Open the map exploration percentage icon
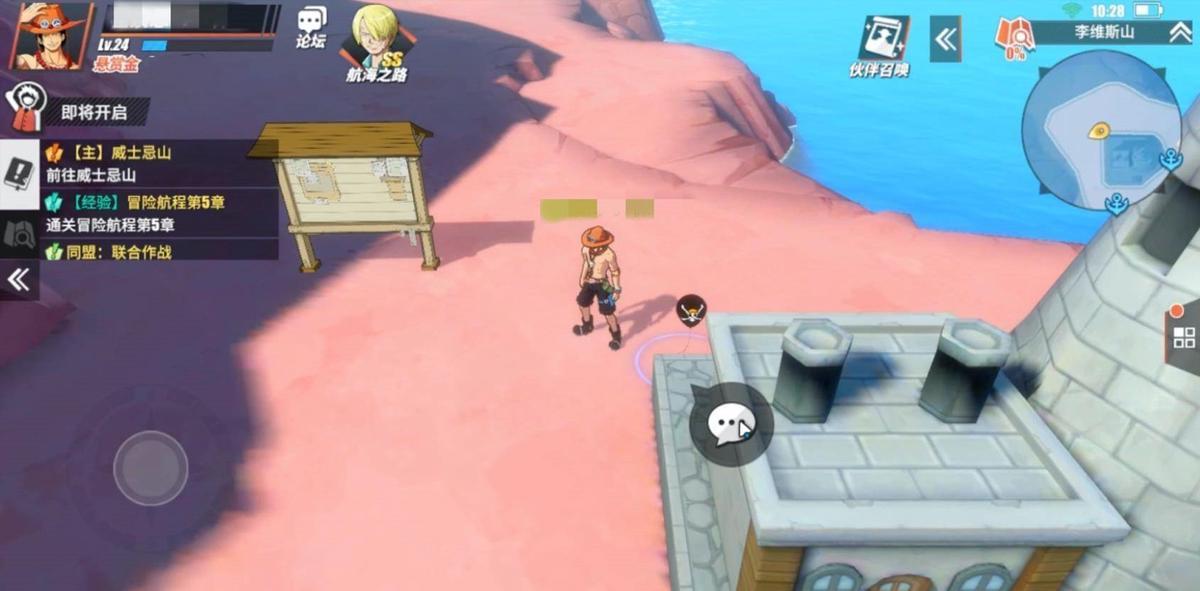 tap(1014, 40)
